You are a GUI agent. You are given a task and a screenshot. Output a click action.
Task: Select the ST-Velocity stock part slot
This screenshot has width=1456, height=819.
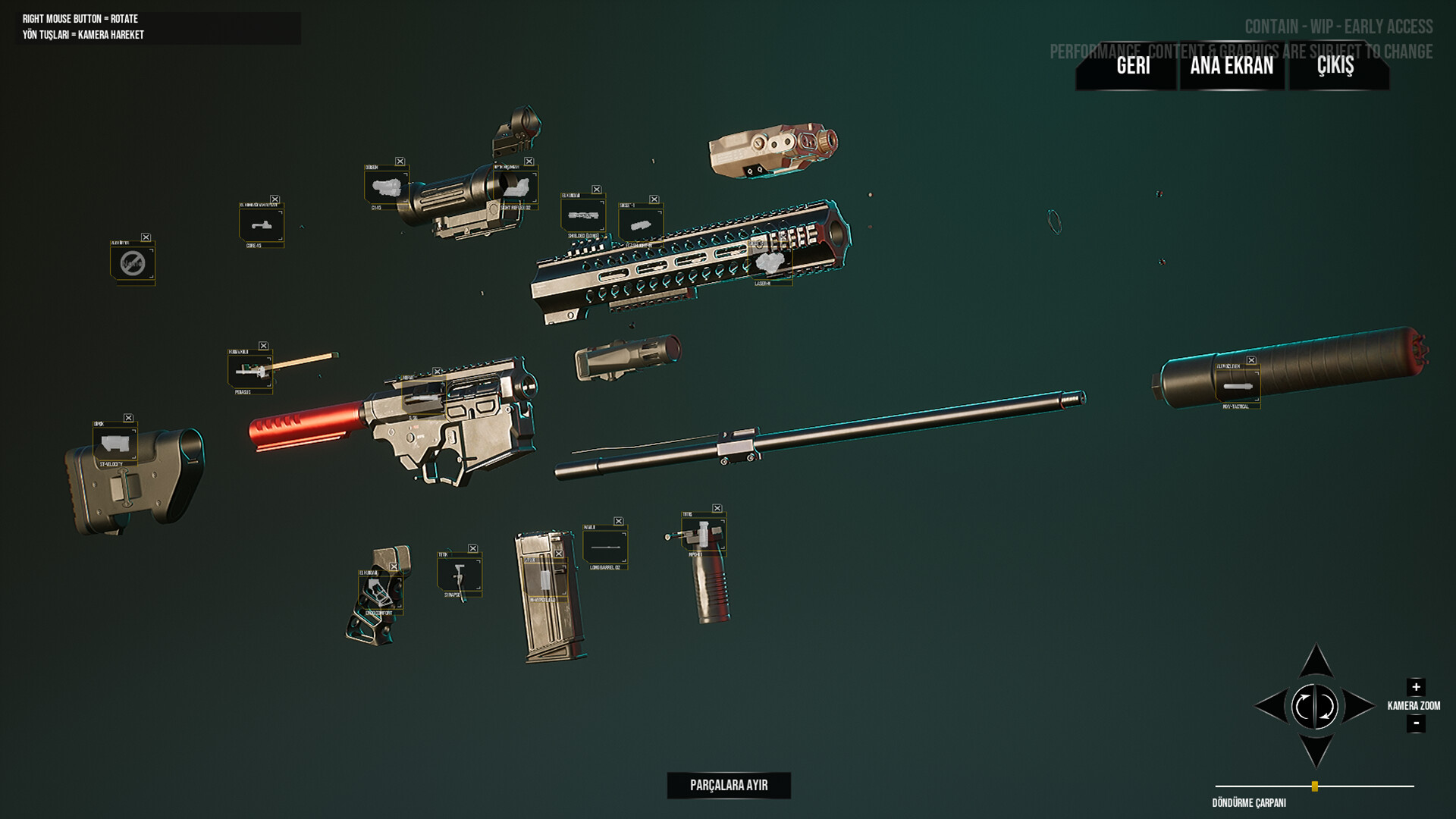pyautogui.click(x=115, y=443)
